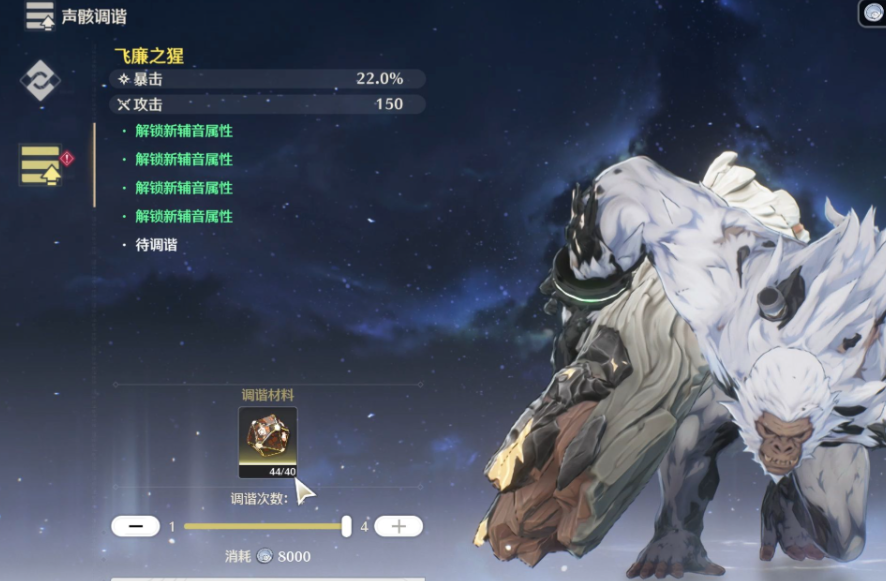The image size is (886, 581).
Task: Decrease tuning count with minus button
Action: coord(135,526)
